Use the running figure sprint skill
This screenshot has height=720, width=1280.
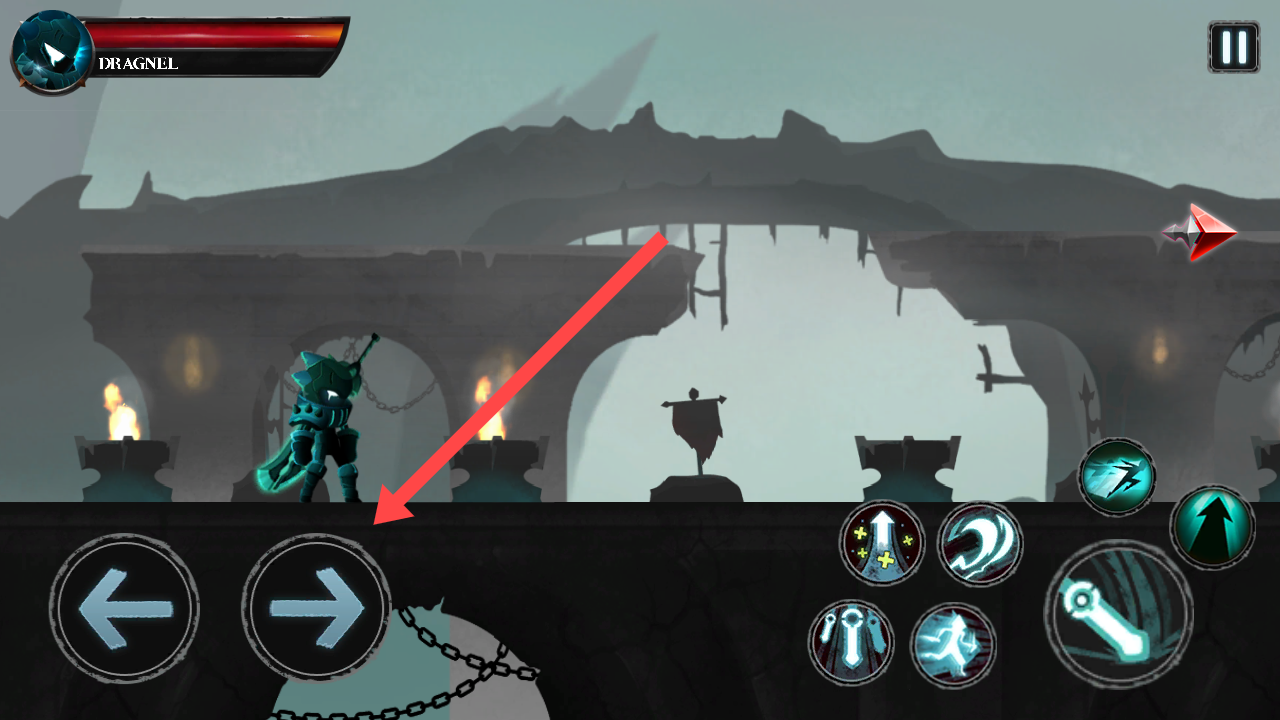point(953,644)
